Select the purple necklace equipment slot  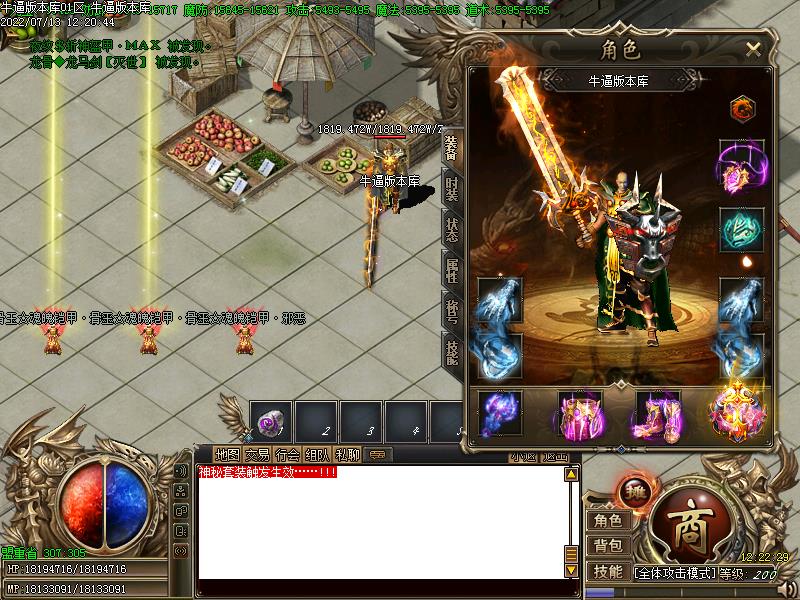[x=741, y=166]
